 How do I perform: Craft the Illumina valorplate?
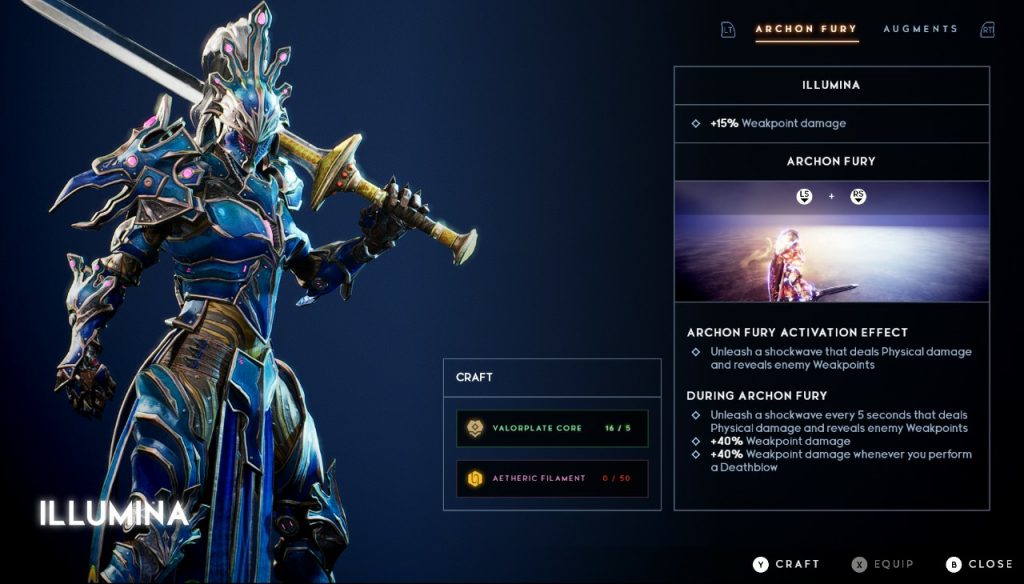tap(787, 564)
